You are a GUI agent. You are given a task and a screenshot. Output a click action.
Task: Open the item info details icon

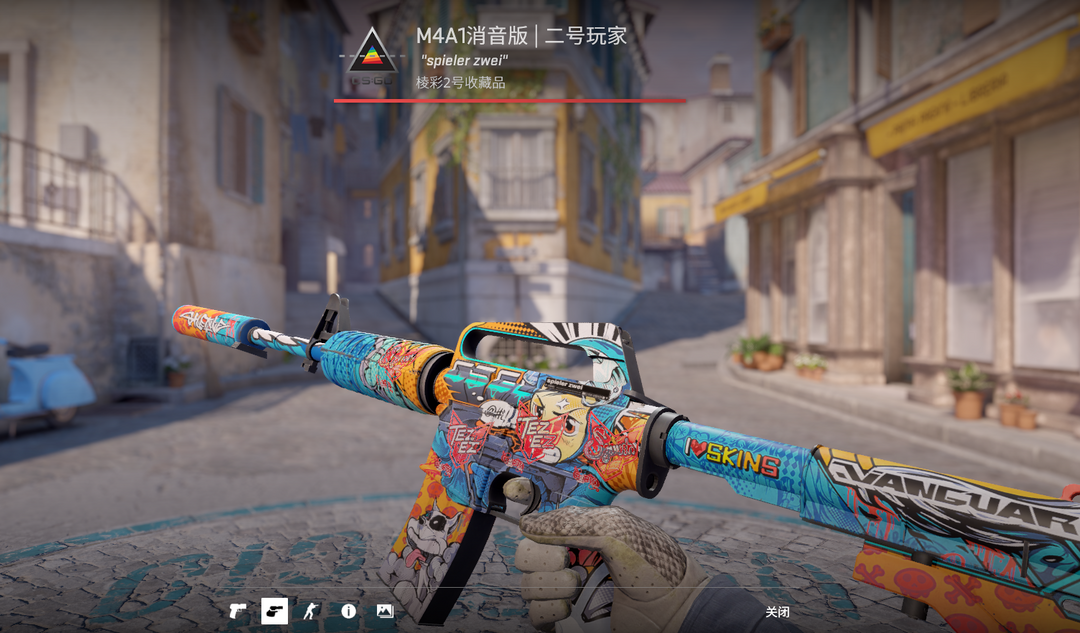[x=348, y=611]
